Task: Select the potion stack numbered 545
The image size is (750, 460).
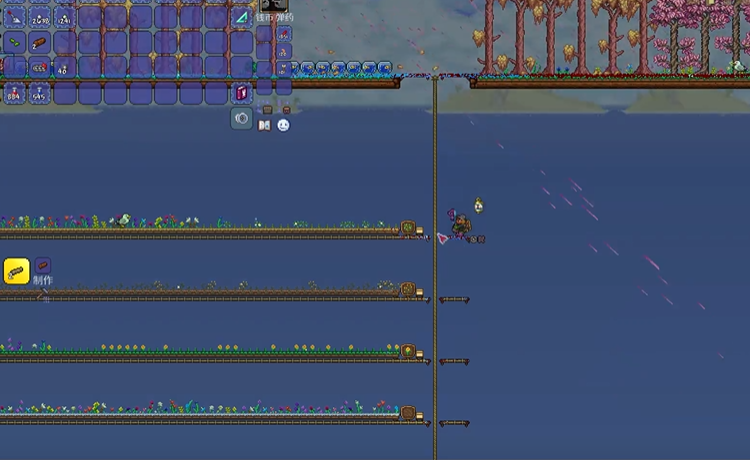Action: pos(40,94)
